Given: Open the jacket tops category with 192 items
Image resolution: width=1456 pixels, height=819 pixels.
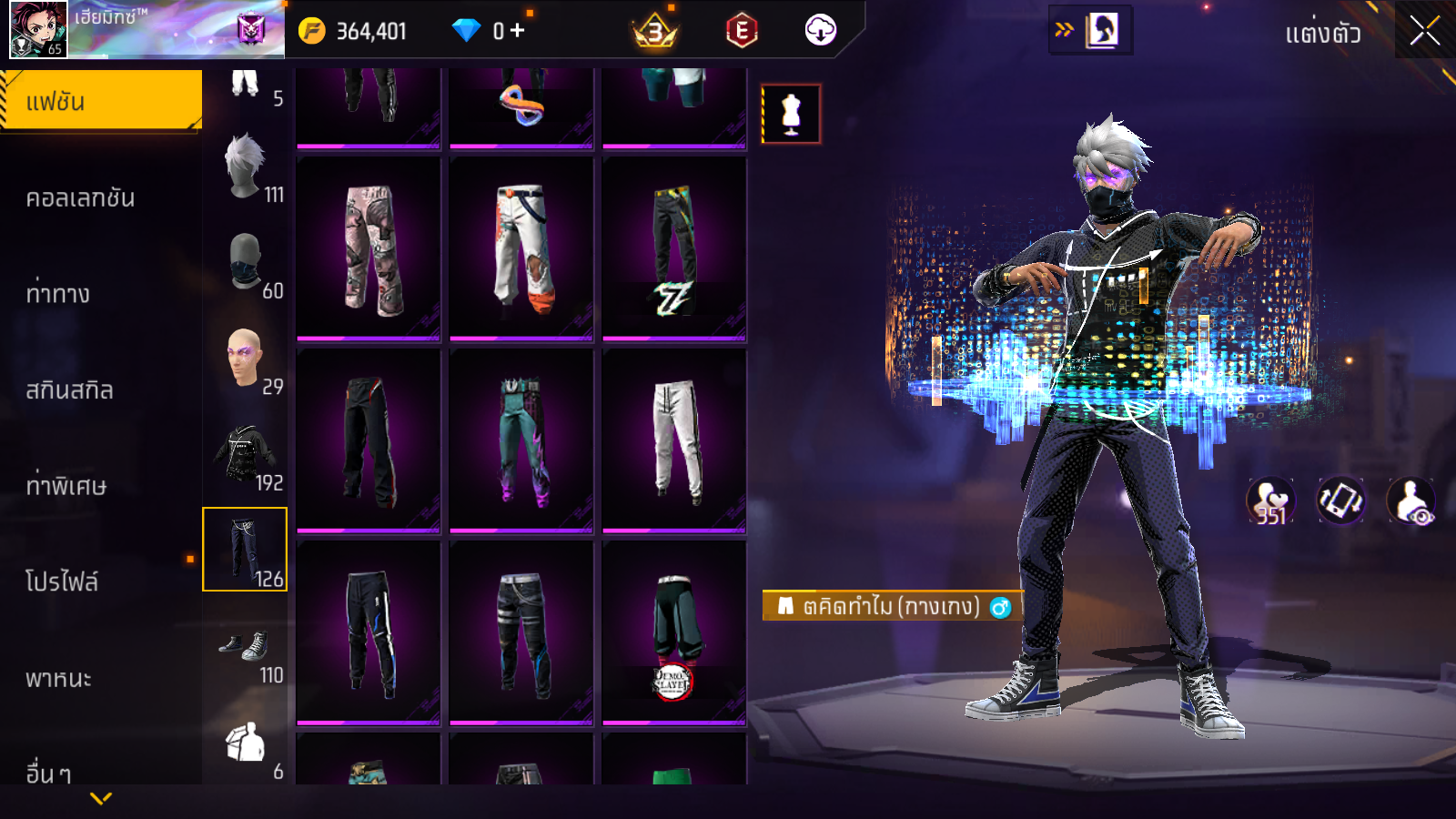Looking at the screenshot, I should (246, 457).
